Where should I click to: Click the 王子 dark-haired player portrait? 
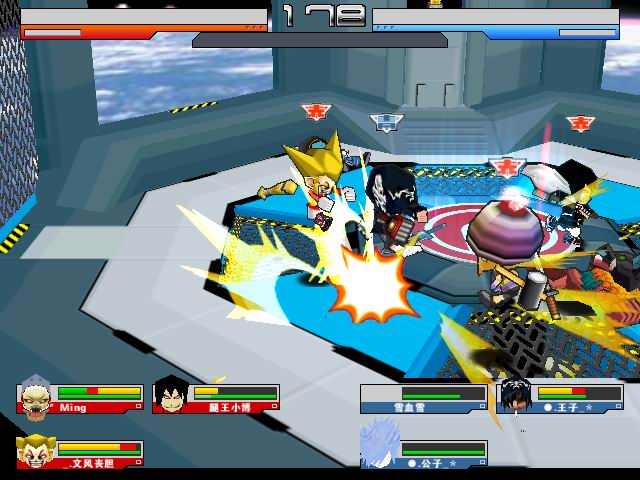coord(516,397)
